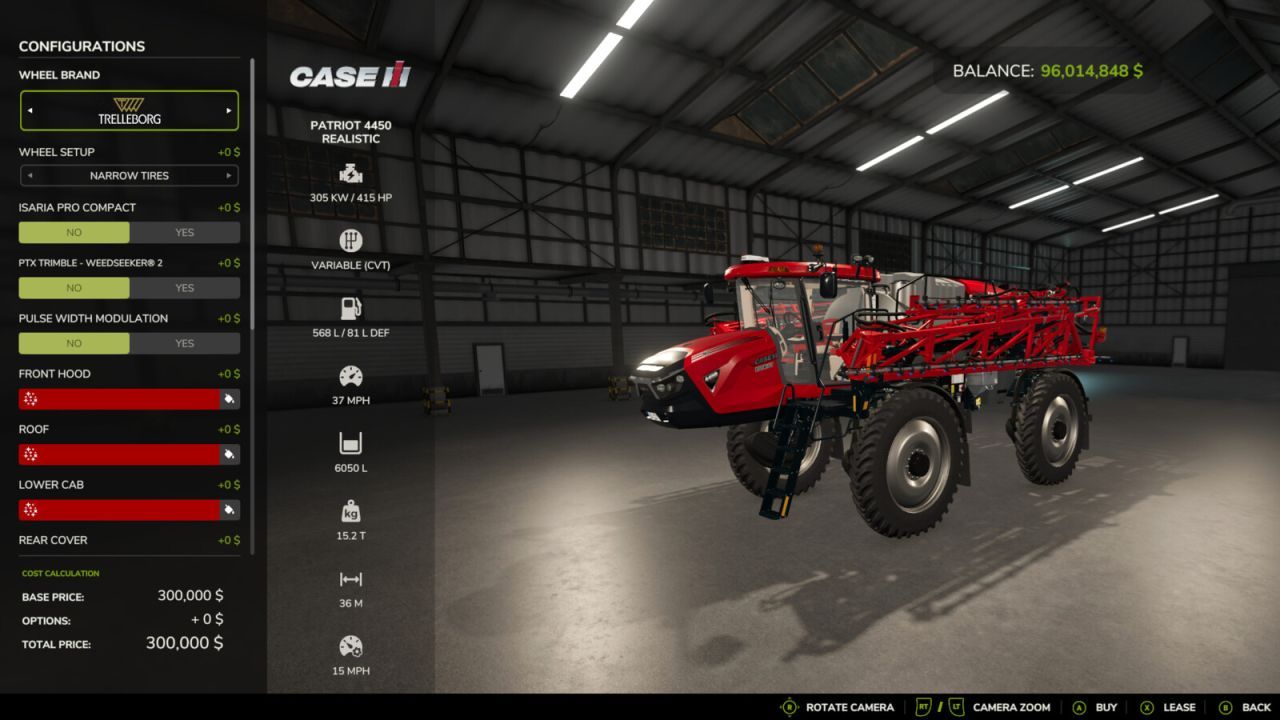This screenshot has height=720, width=1280.
Task: Click the engine power specification icon
Action: [350, 172]
